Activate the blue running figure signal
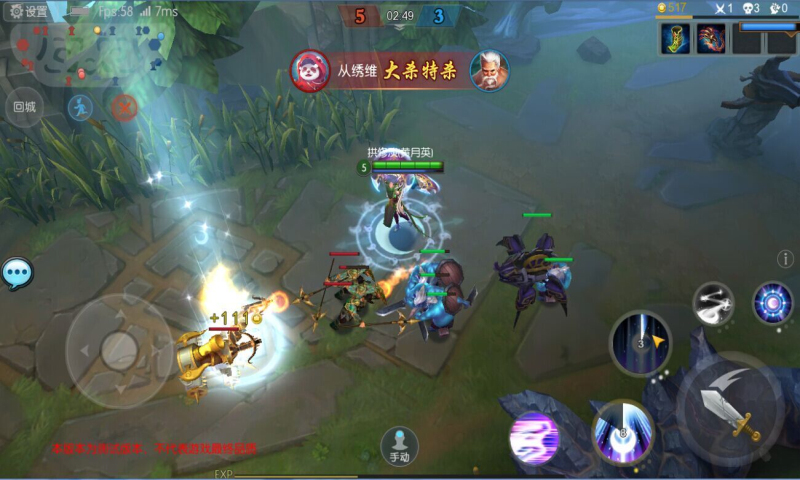 pos(80,106)
